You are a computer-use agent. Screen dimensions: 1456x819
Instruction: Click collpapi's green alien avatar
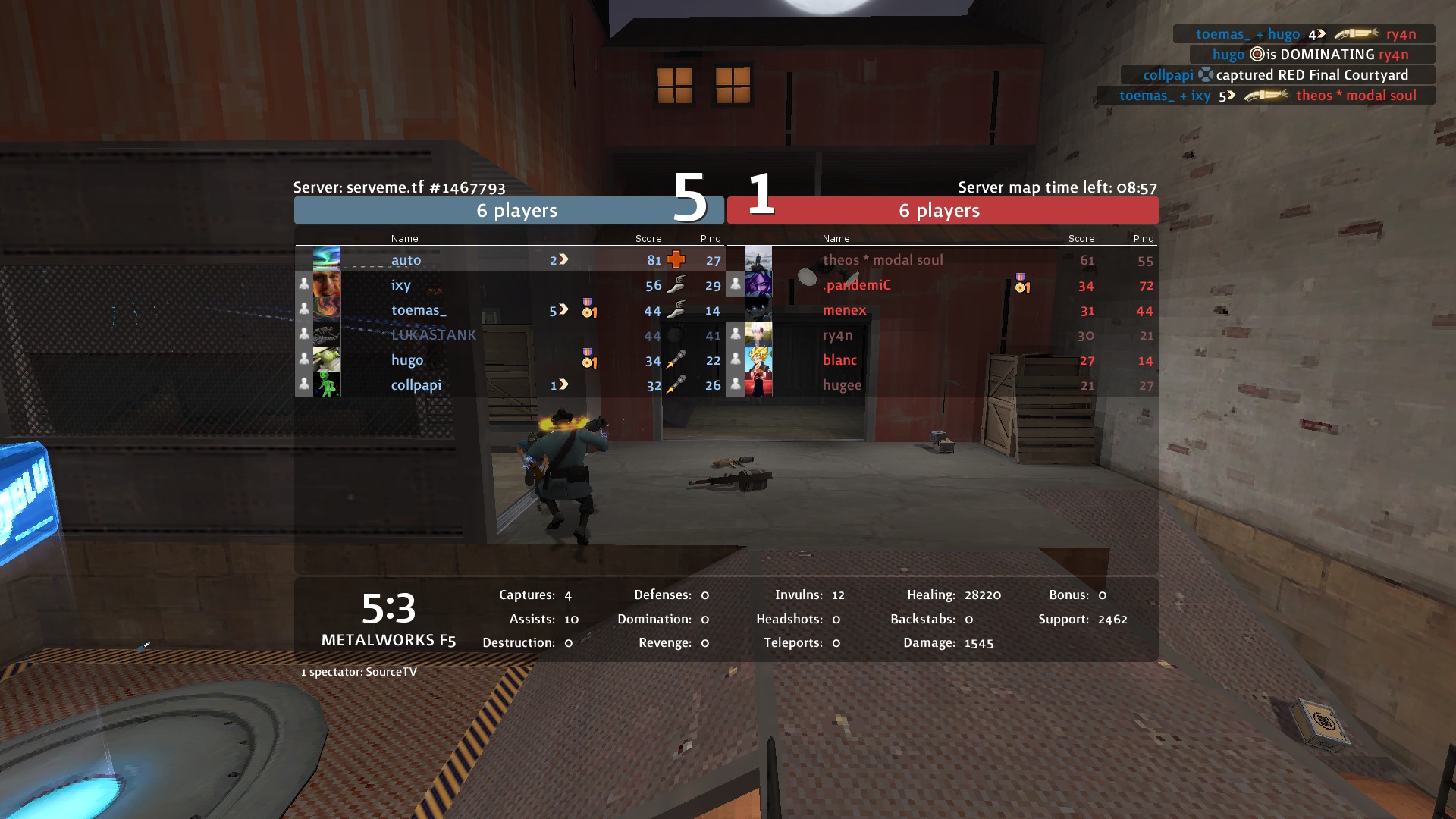pyautogui.click(x=327, y=384)
